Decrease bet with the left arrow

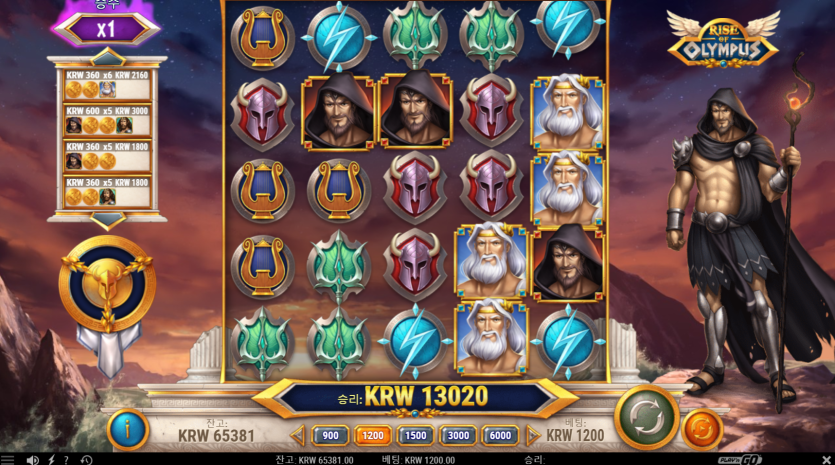(x=297, y=435)
